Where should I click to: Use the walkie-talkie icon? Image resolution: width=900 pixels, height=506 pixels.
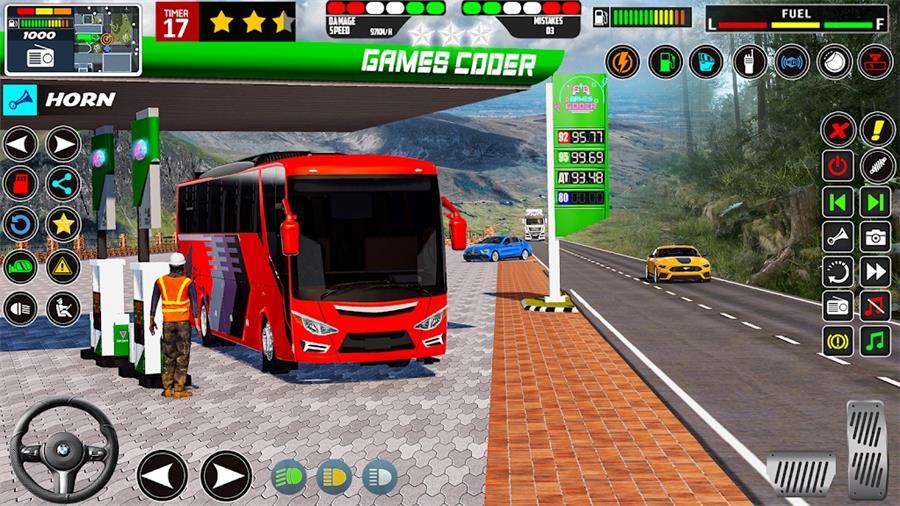[749, 61]
